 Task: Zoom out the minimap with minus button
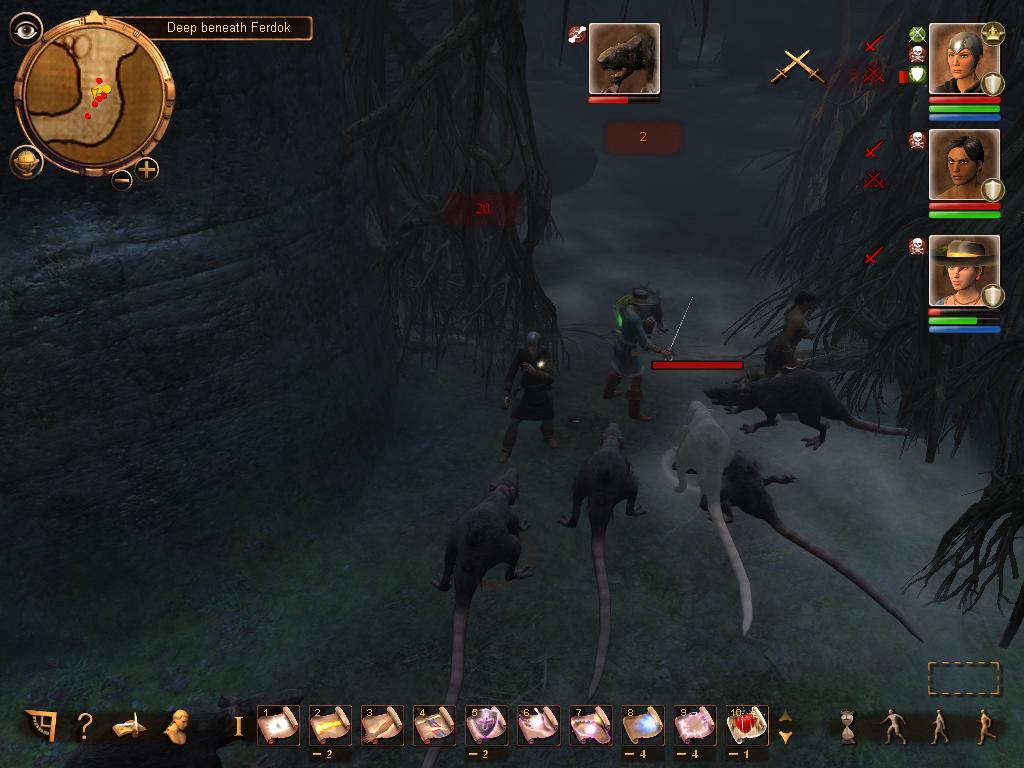click(121, 180)
